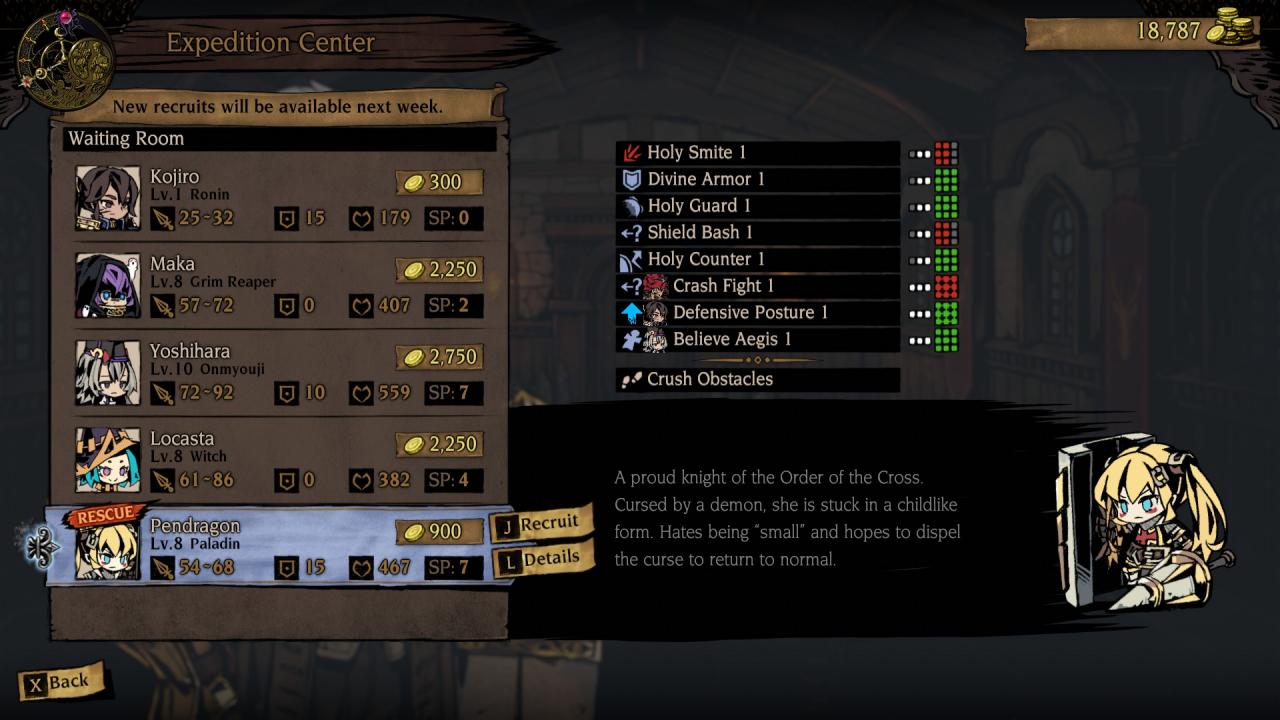Select the Crash Fight 1 skill
The height and width of the screenshot is (720, 1280).
(757, 286)
